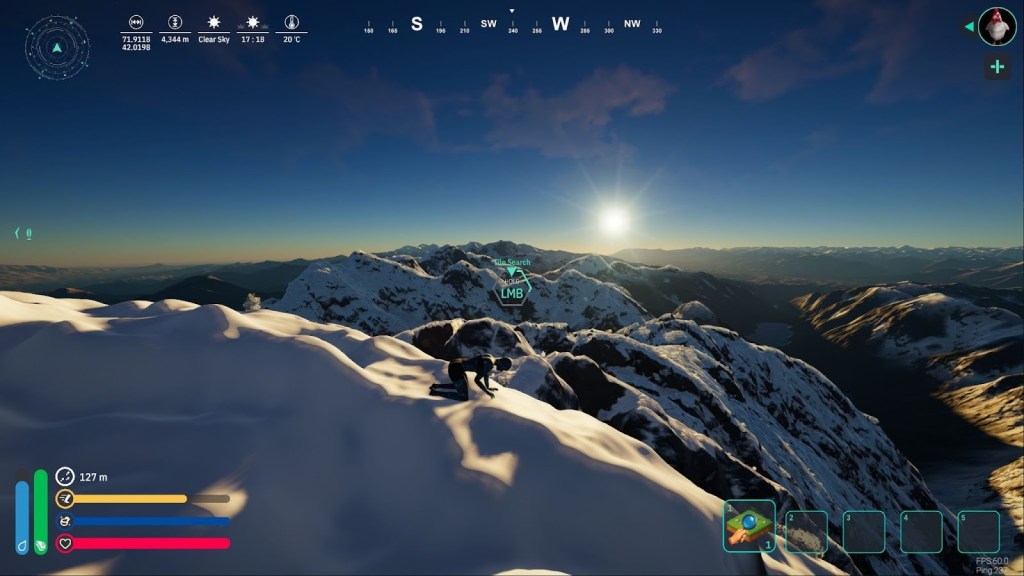Click the teal plus button under the avatar
The image size is (1024, 576).
pos(997,67)
